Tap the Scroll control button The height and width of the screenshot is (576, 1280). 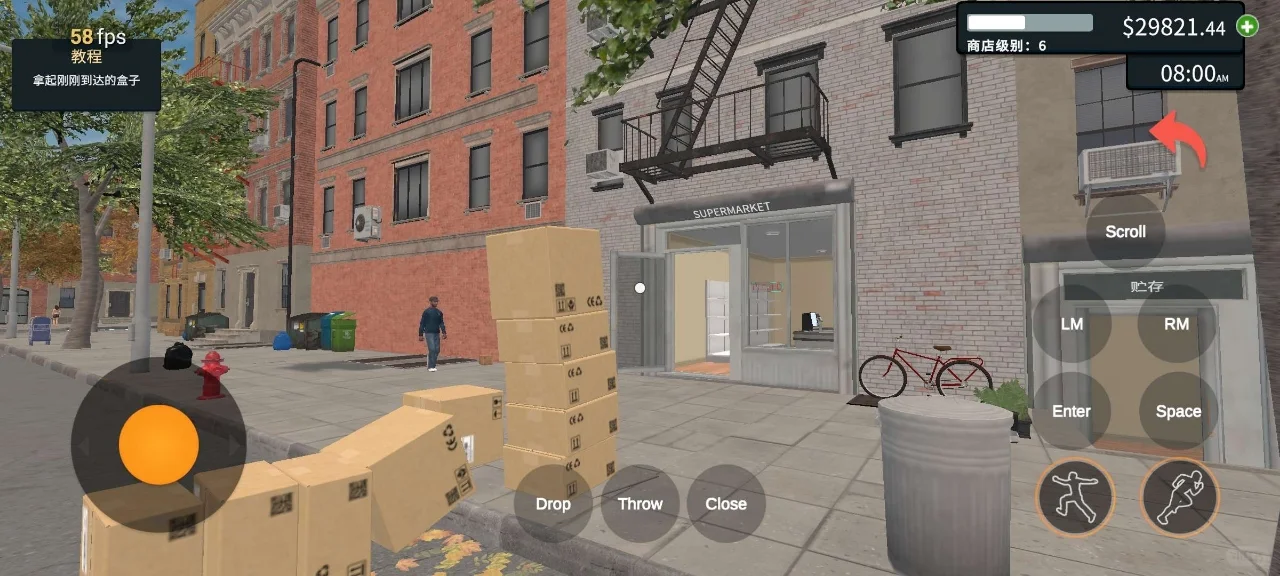click(x=1125, y=232)
